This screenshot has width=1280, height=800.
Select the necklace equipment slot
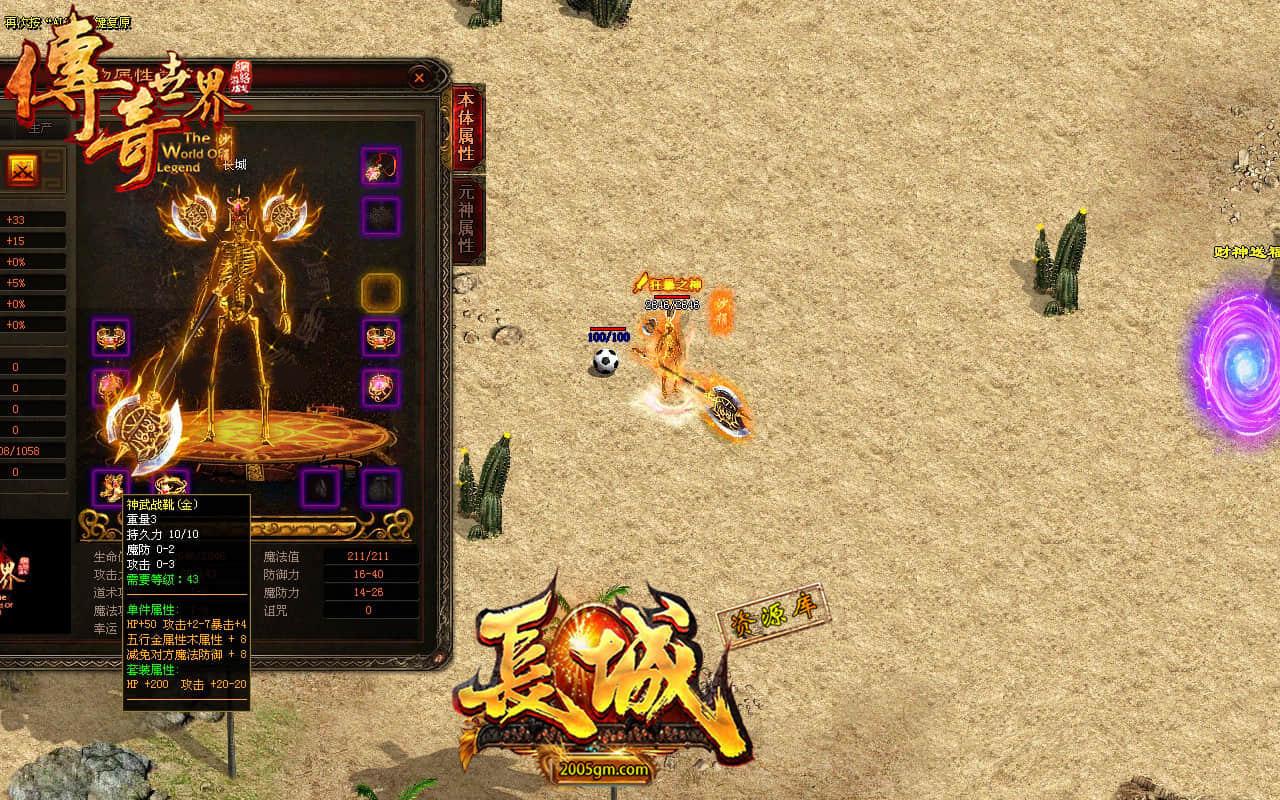[x=380, y=166]
